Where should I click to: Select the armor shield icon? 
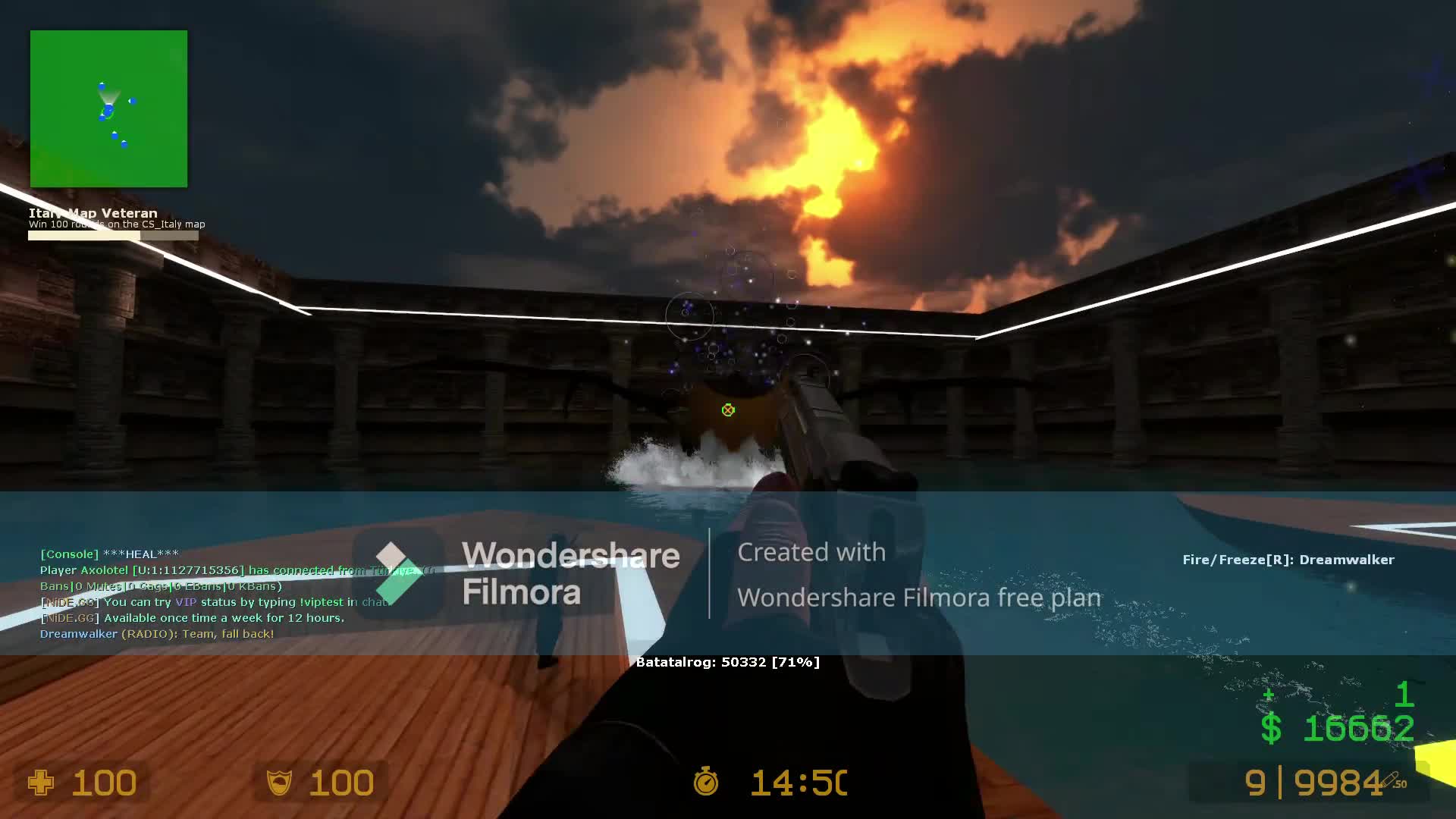point(280,783)
